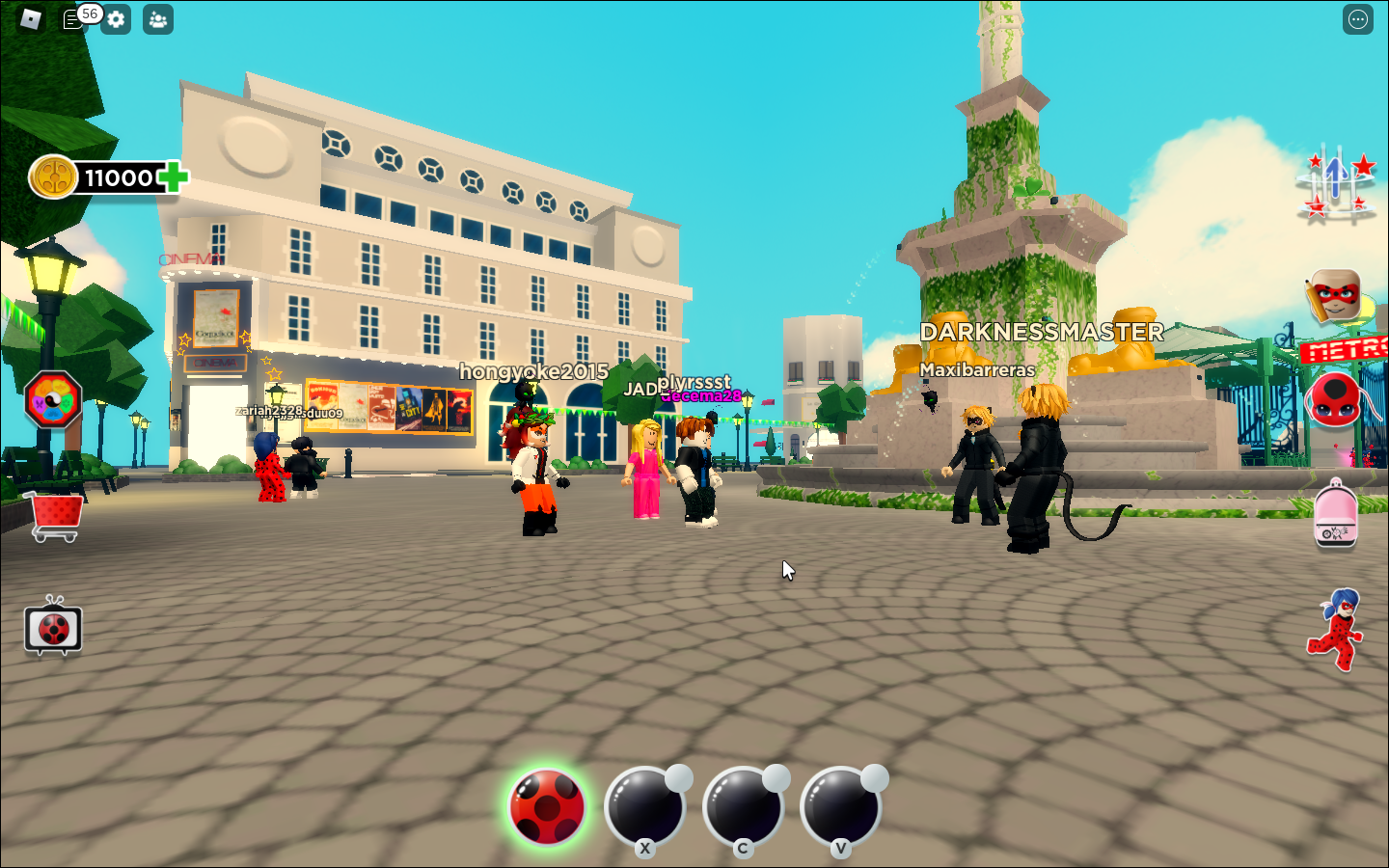Viewport: 1389px width, 868px height.
Task: Click the ladybug television icon
Action: coord(53,629)
